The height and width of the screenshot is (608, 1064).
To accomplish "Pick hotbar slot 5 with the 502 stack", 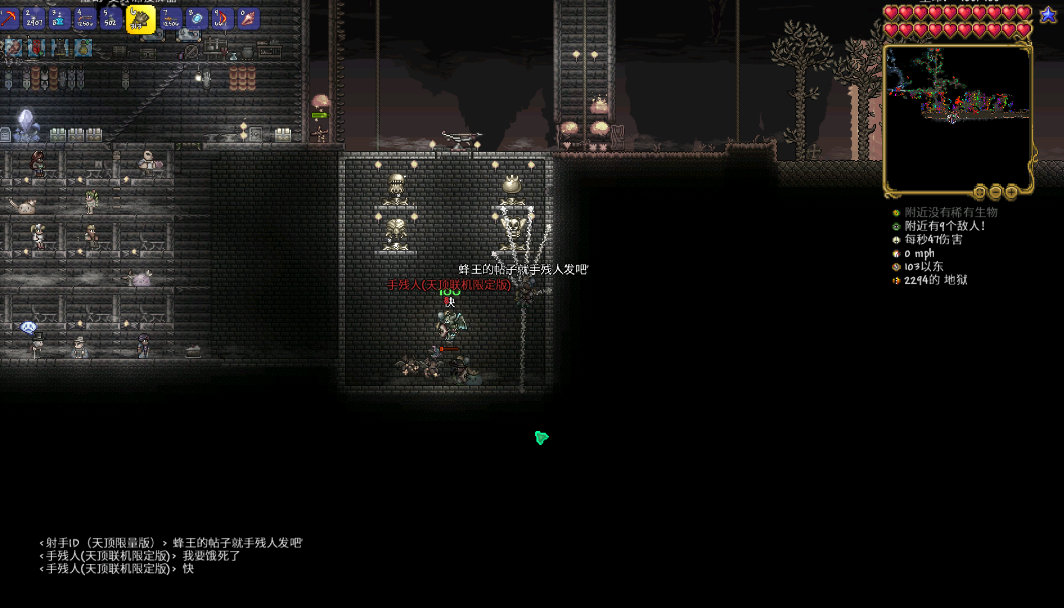I will (112, 18).
